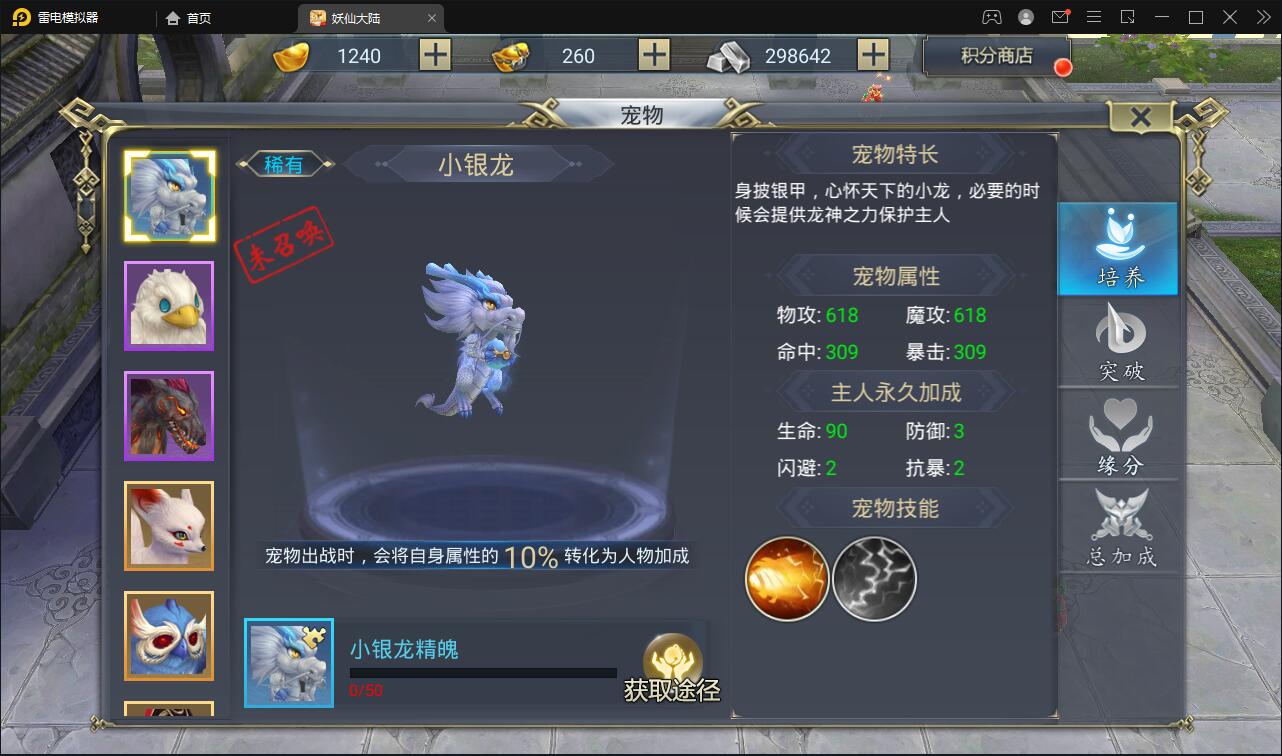
Task: Select the 突破 breakthrough icon
Action: tap(1117, 340)
